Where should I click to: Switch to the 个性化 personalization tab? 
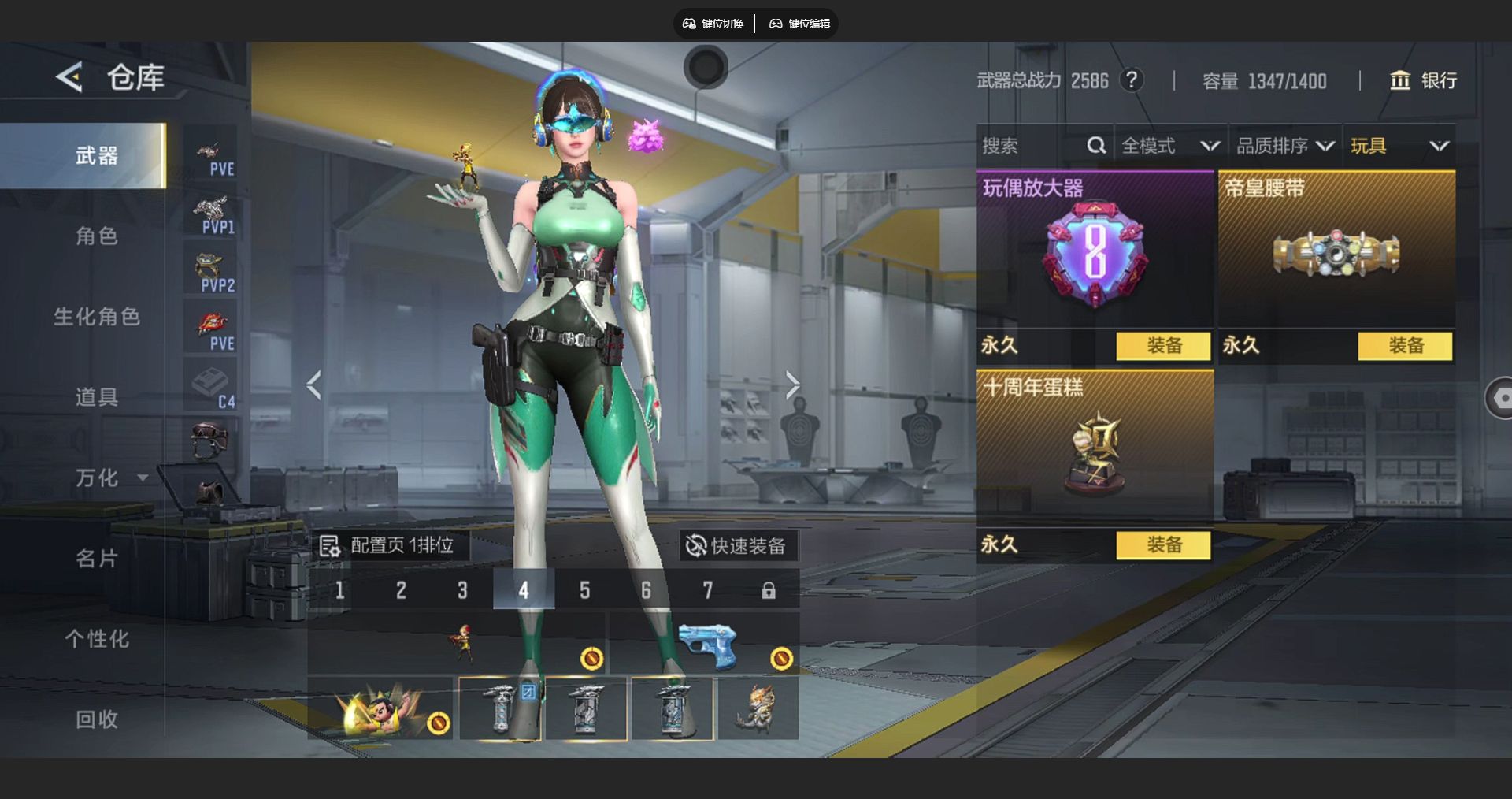[96, 639]
